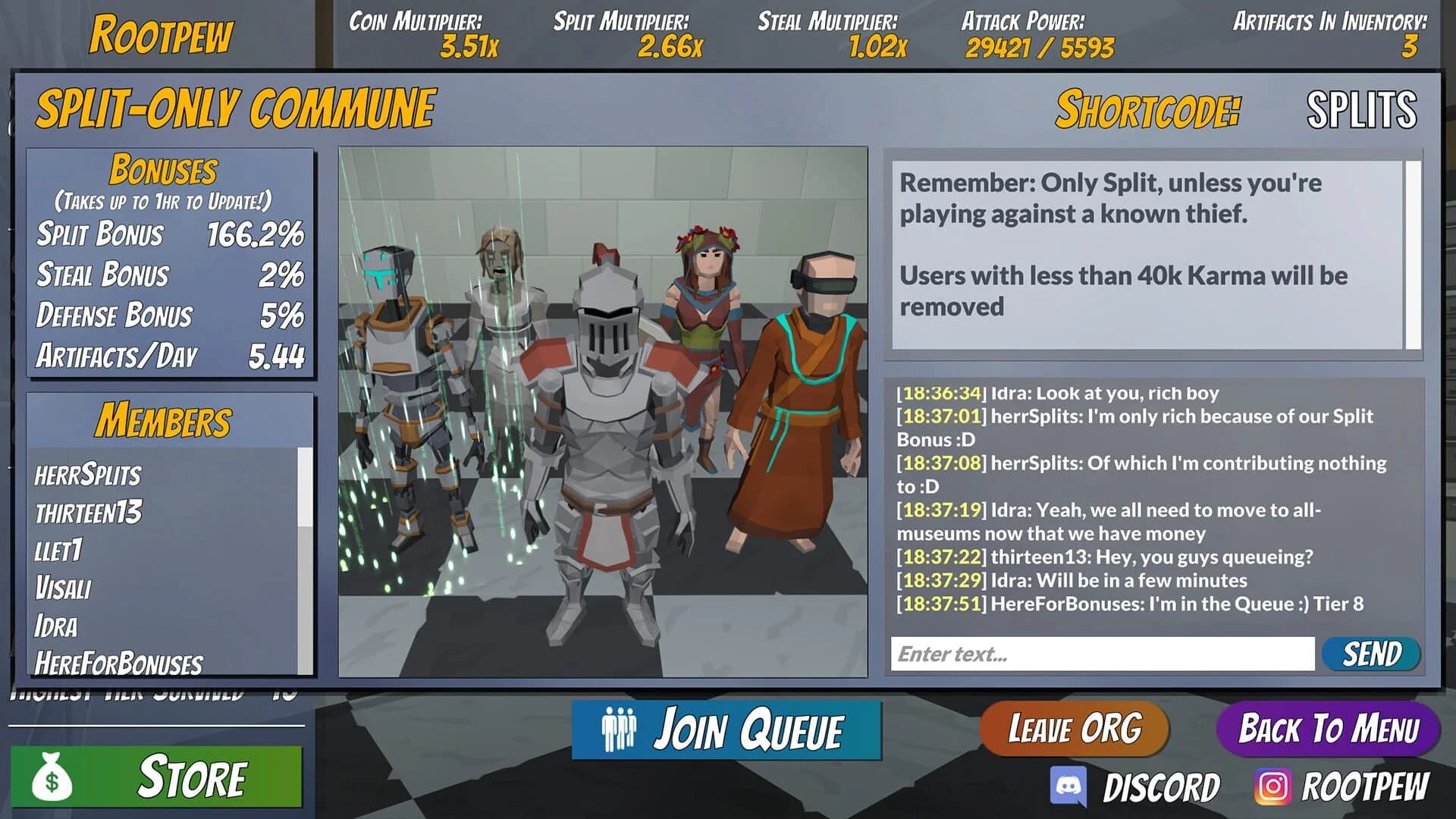Click the people icon on Join Queue

point(620,730)
